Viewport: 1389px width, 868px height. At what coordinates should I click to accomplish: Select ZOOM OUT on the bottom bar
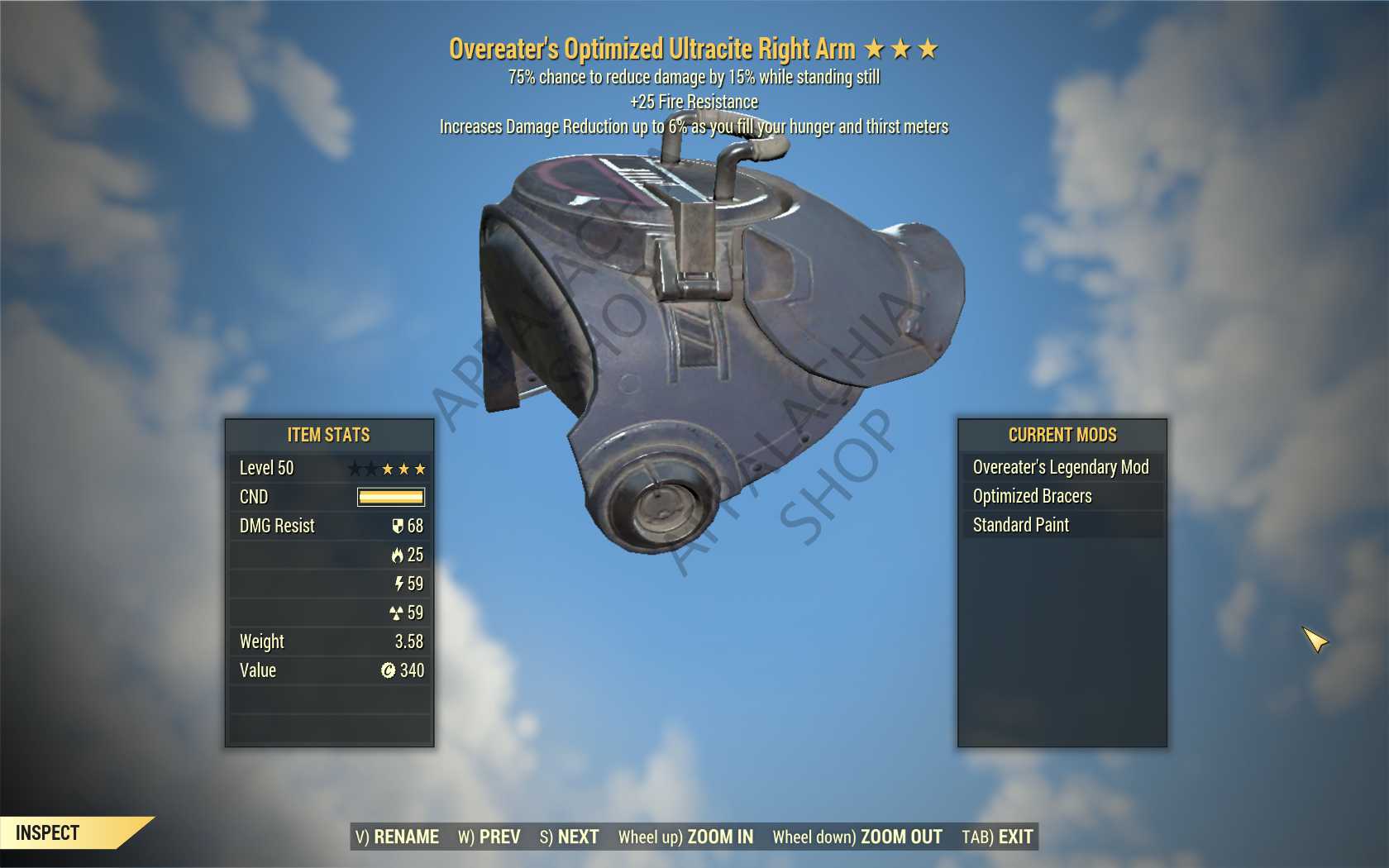click(x=857, y=837)
